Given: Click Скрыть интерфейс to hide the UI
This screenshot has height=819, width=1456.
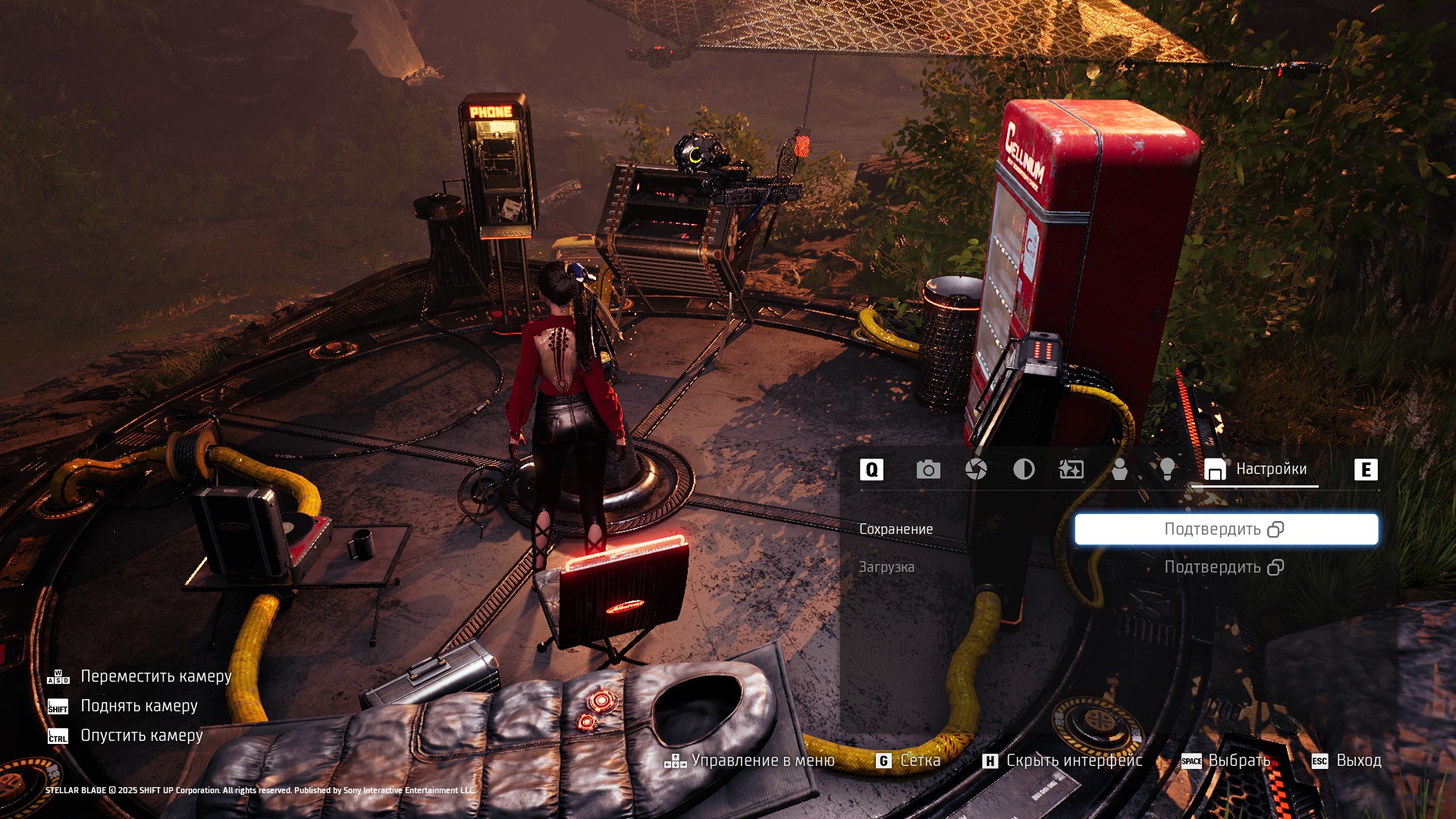Looking at the screenshot, I should [x=1062, y=761].
